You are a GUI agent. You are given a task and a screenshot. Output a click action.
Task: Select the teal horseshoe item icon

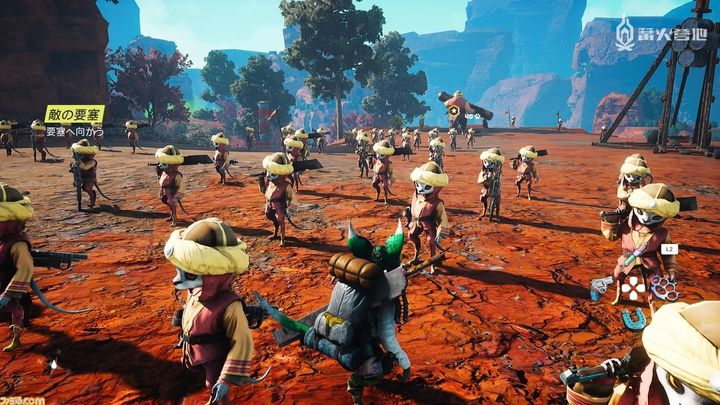tap(634, 318)
